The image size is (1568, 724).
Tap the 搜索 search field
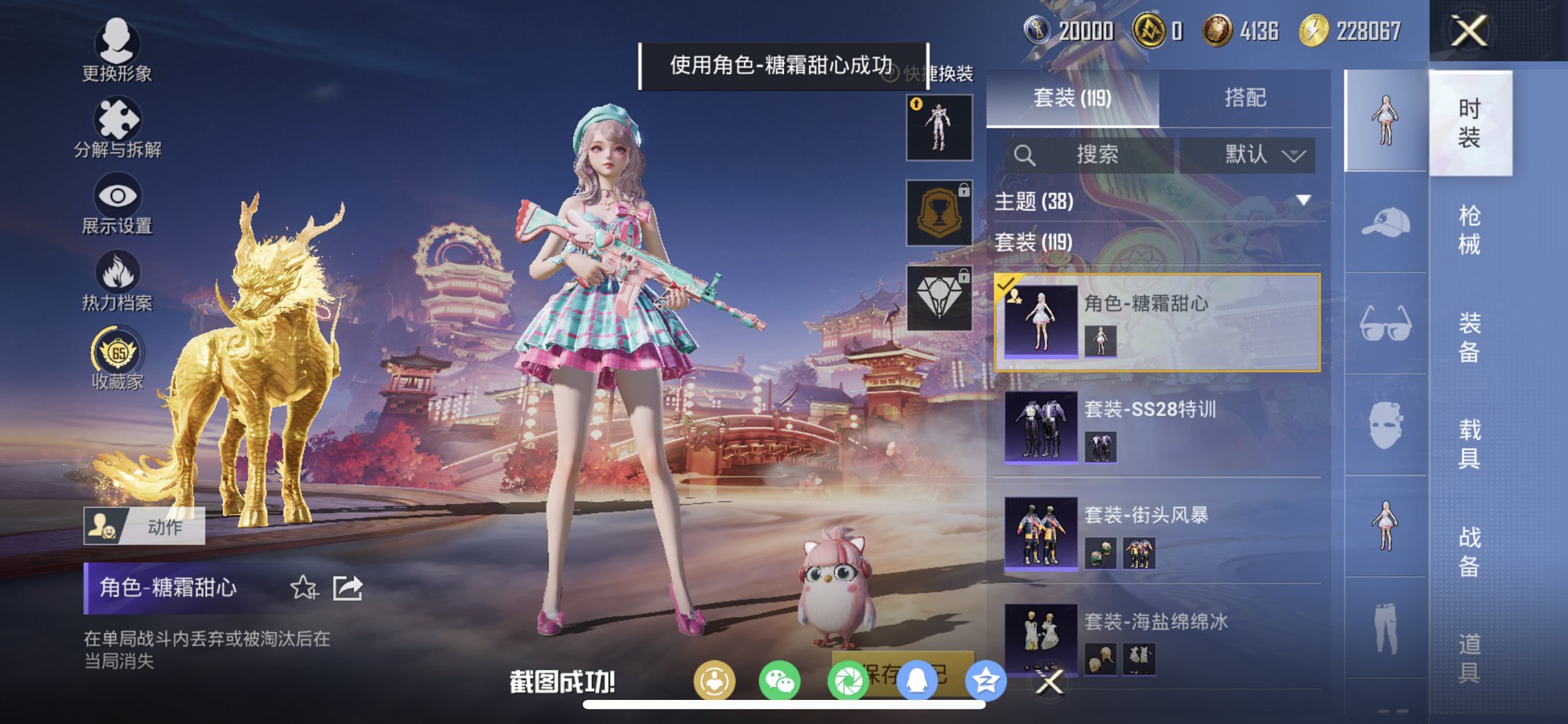[1093, 154]
